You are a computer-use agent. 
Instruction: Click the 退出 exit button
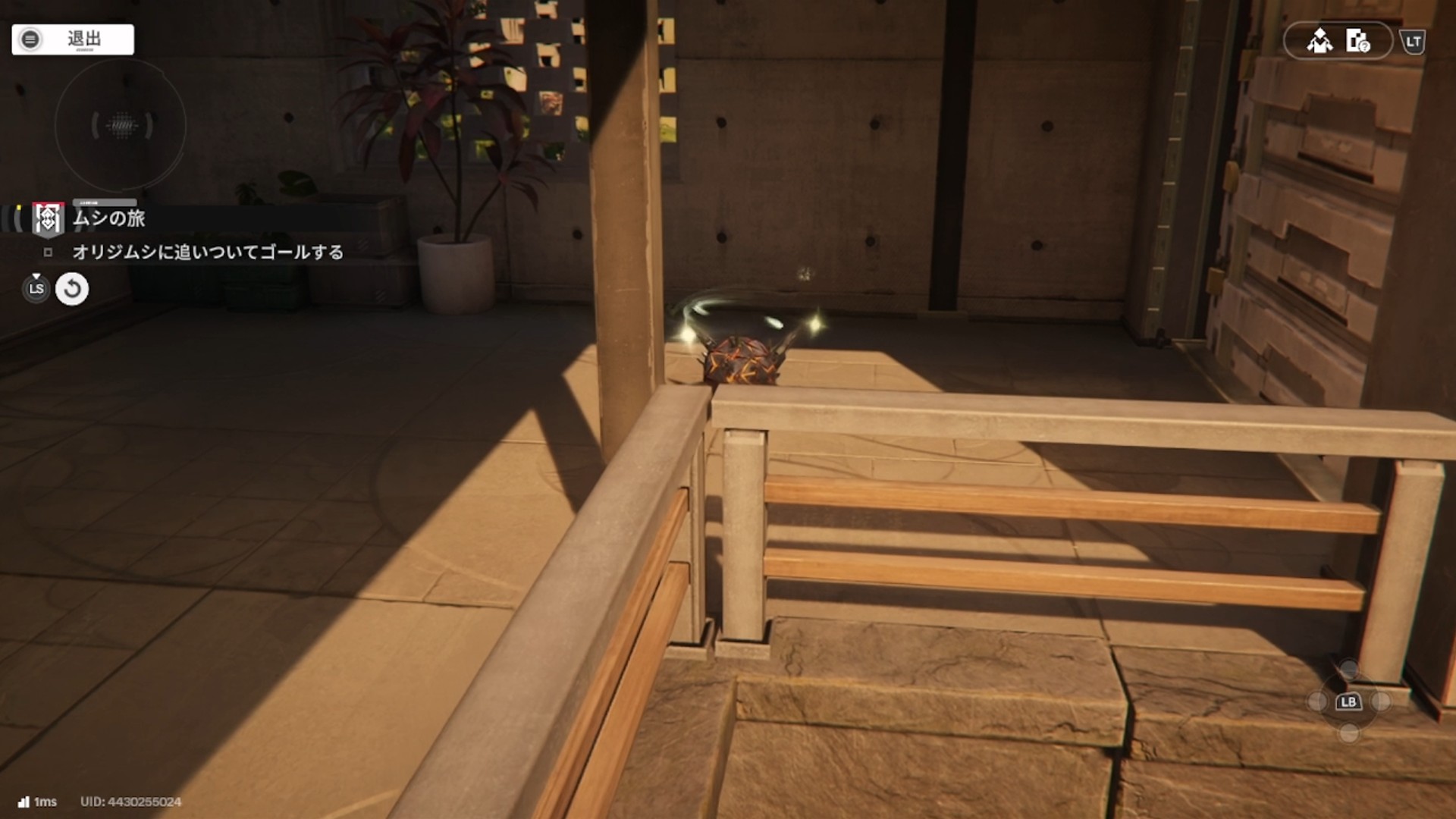73,39
